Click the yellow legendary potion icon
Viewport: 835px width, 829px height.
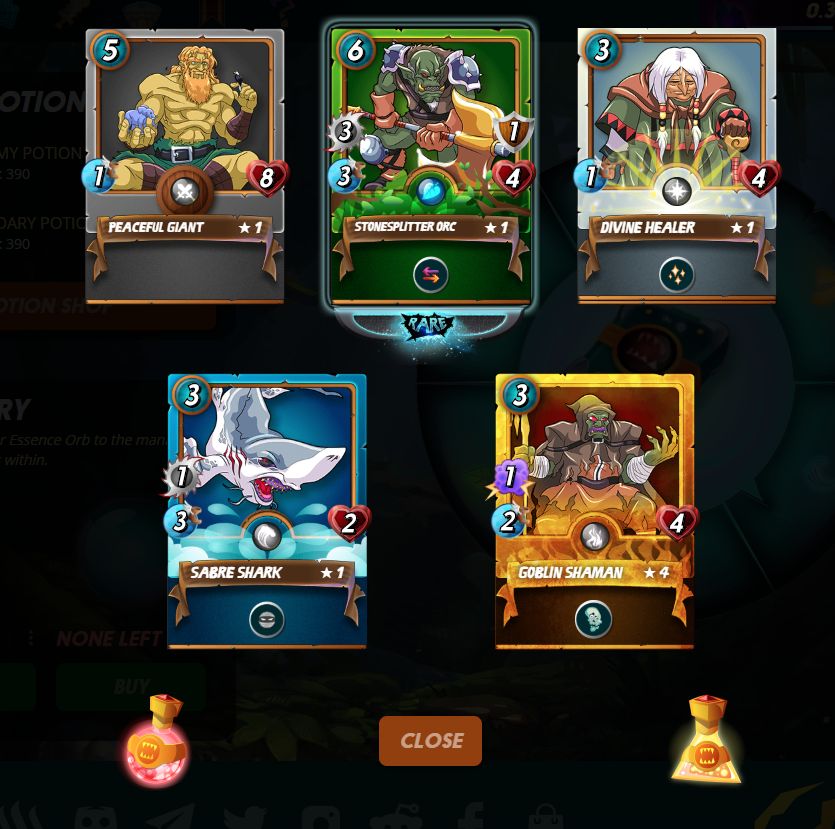pyautogui.click(x=706, y=741)
